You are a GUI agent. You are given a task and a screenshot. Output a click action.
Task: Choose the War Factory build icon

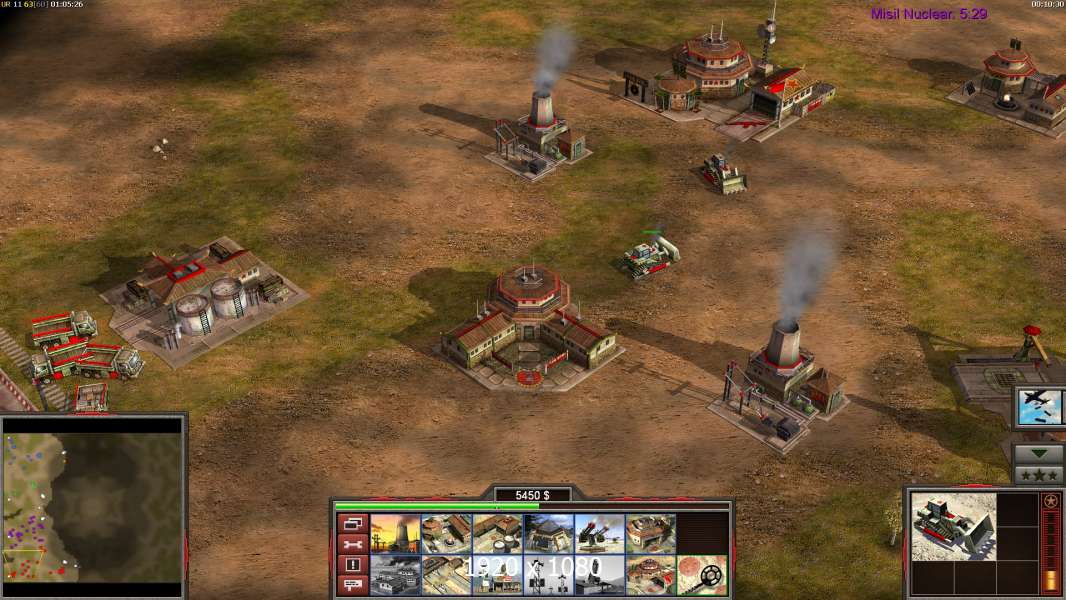650,533
